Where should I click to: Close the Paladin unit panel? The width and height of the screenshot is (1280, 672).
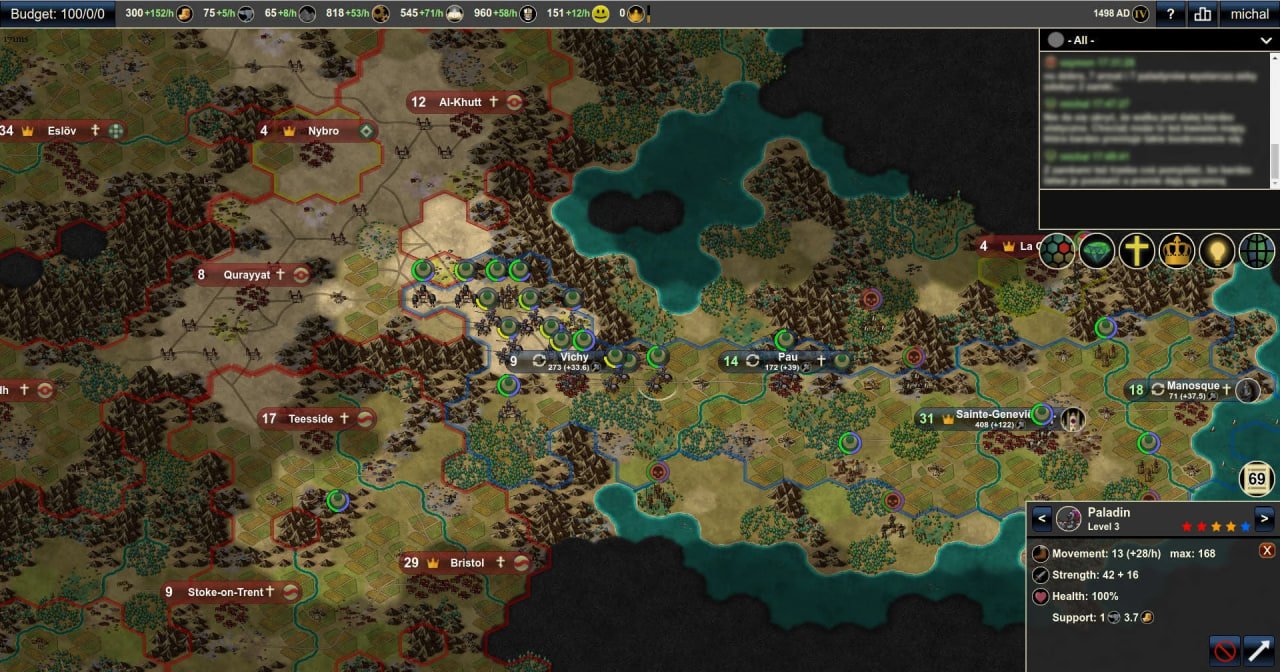1267,550
